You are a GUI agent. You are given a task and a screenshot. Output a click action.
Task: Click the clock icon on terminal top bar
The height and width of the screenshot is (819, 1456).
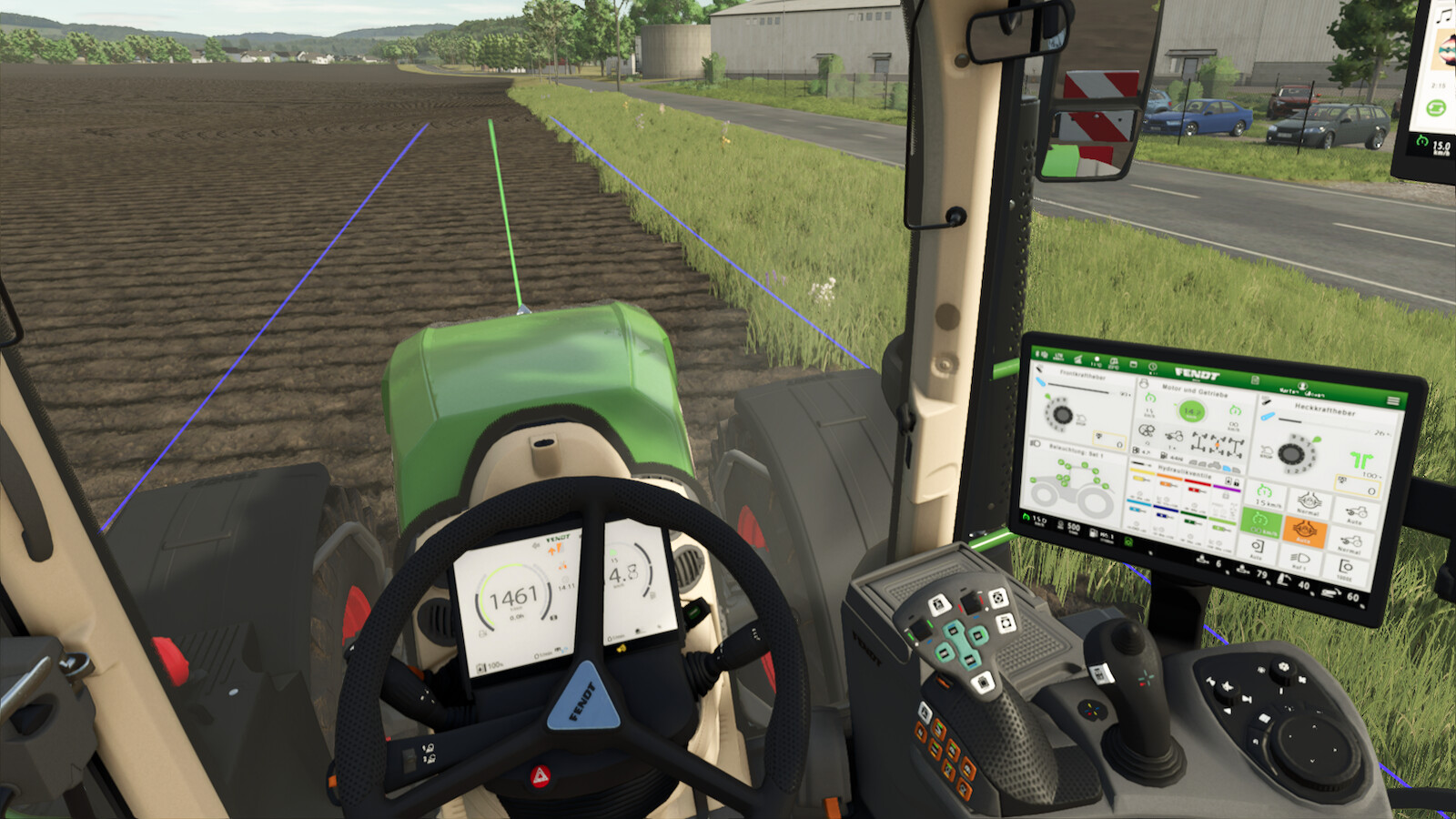pyautogui.click(x=1153, y=367)
